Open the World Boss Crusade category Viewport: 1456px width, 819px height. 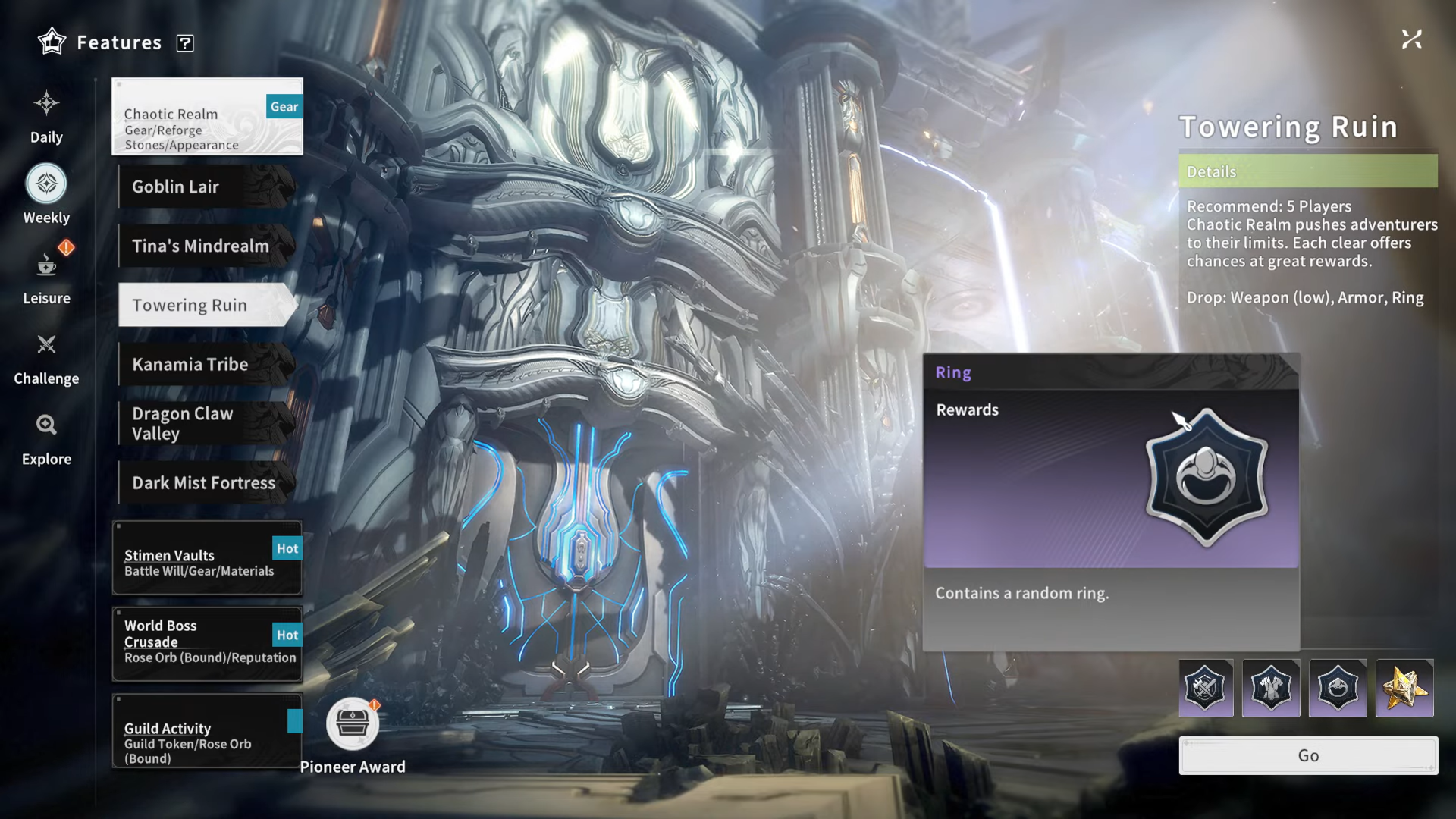point(207,644)
